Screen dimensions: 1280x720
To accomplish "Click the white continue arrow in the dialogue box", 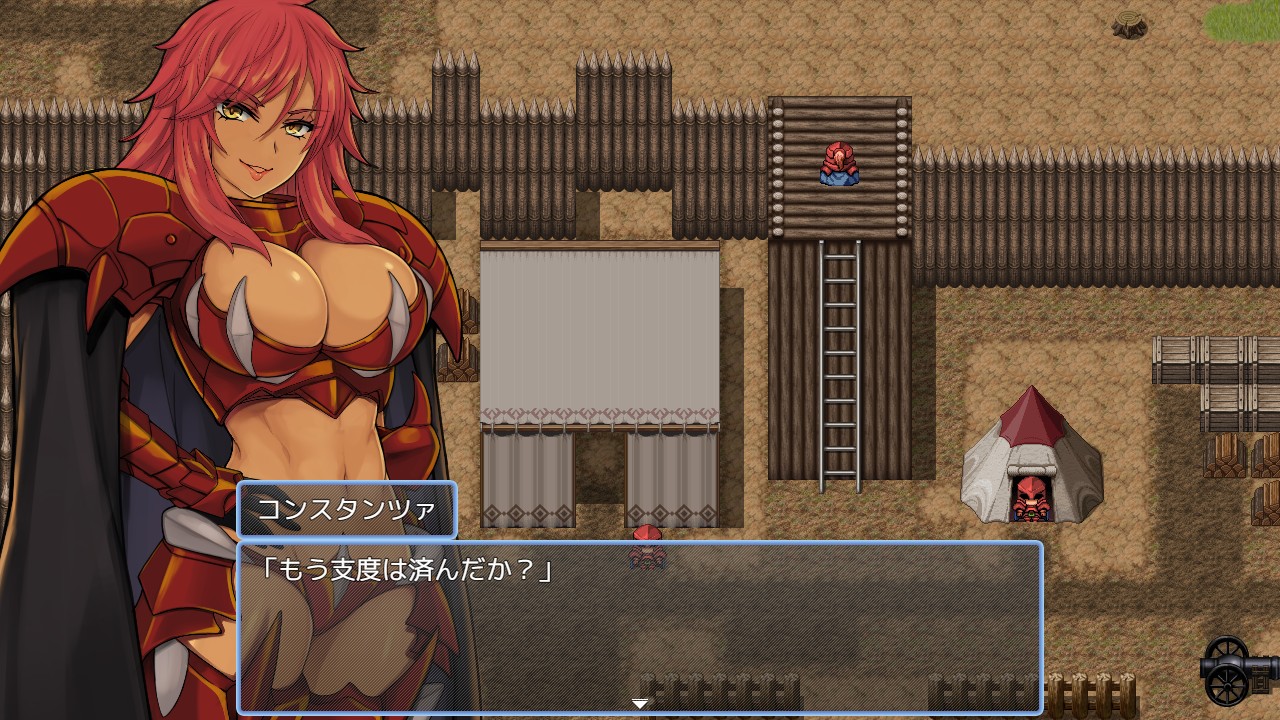I will [640, 704].
